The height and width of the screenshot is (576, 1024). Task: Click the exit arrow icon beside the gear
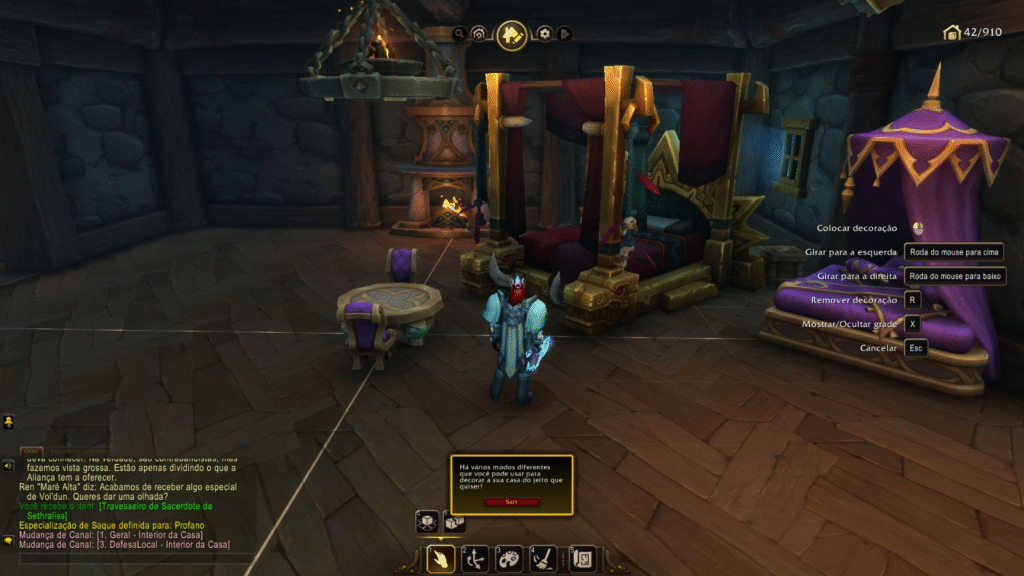pyautogui.click(x=565, y=34)
